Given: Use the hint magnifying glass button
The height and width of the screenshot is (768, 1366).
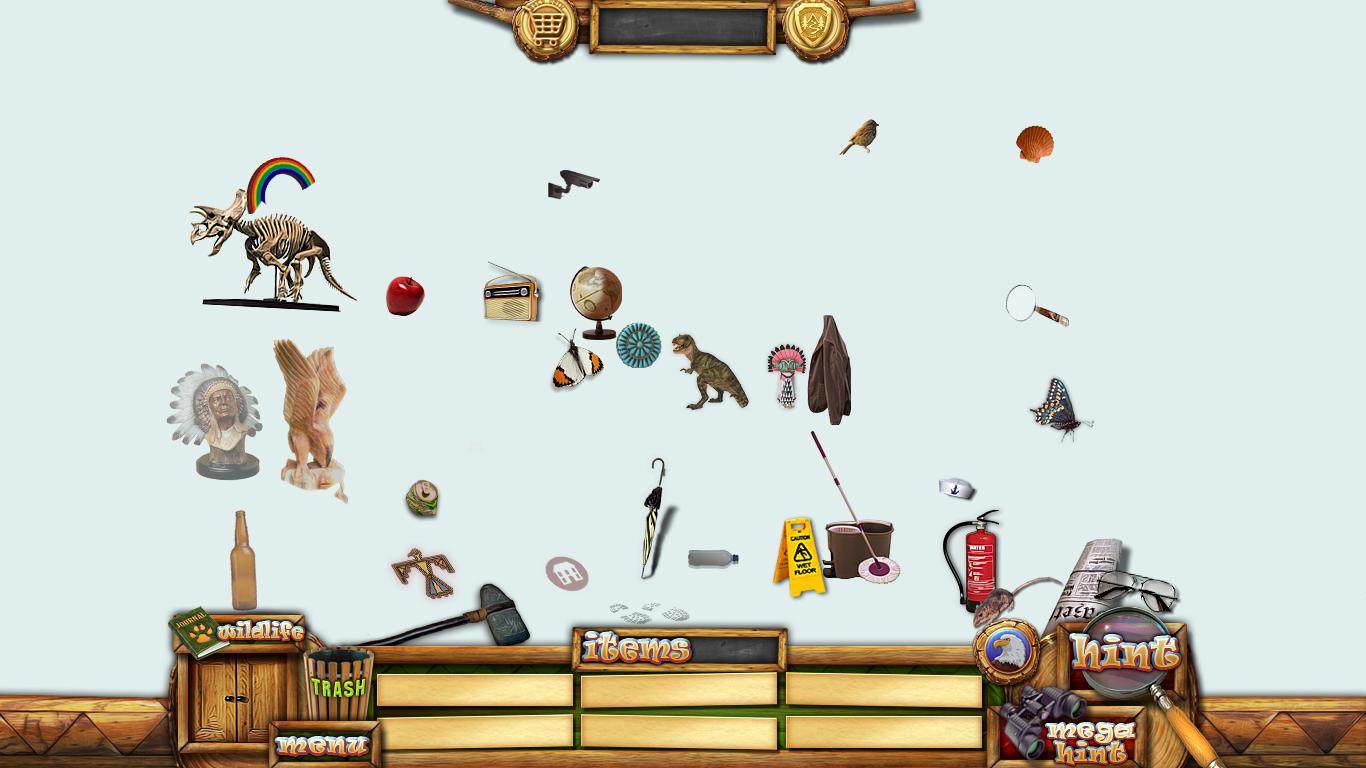Looking at the screenshot, I should tap(1125, 653).
